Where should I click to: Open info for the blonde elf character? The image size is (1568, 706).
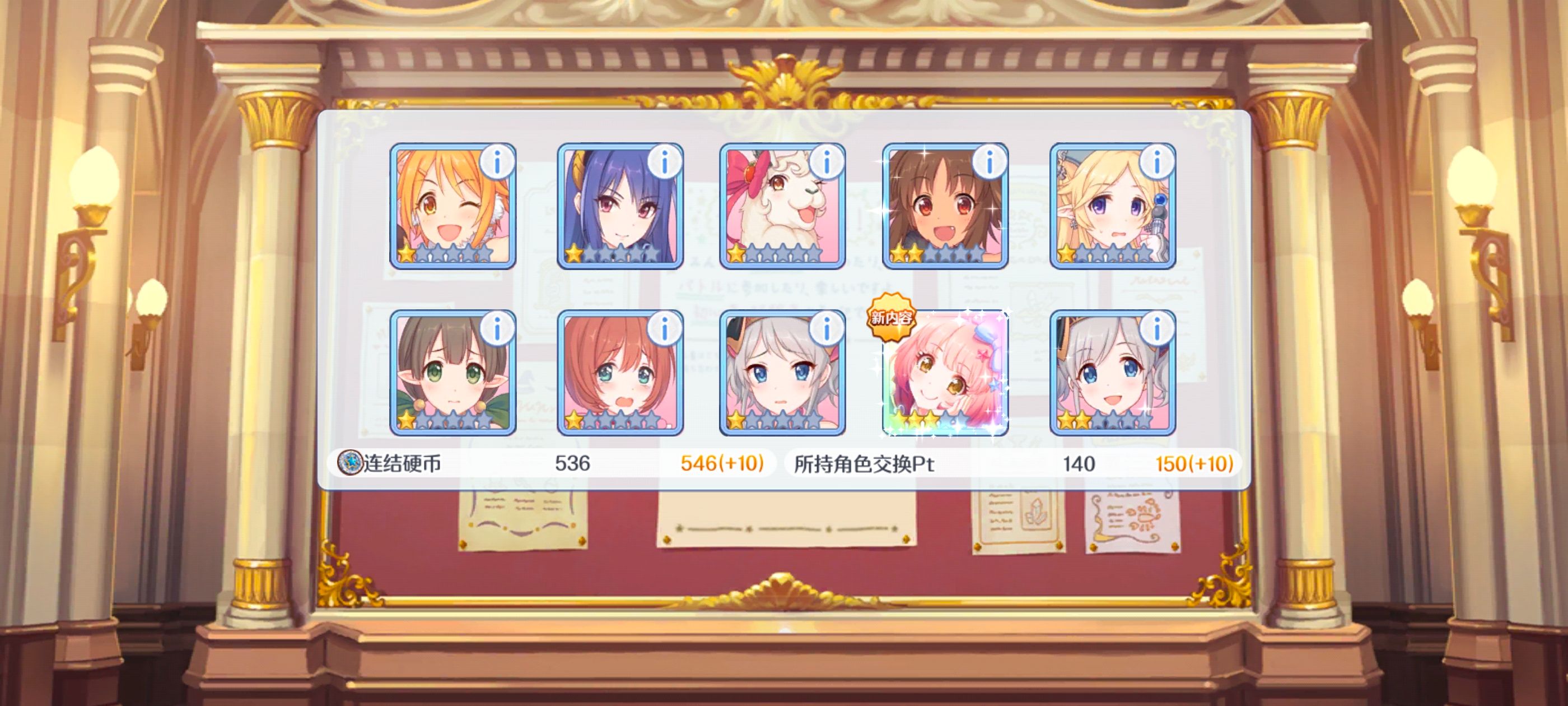coord(1156,162)
